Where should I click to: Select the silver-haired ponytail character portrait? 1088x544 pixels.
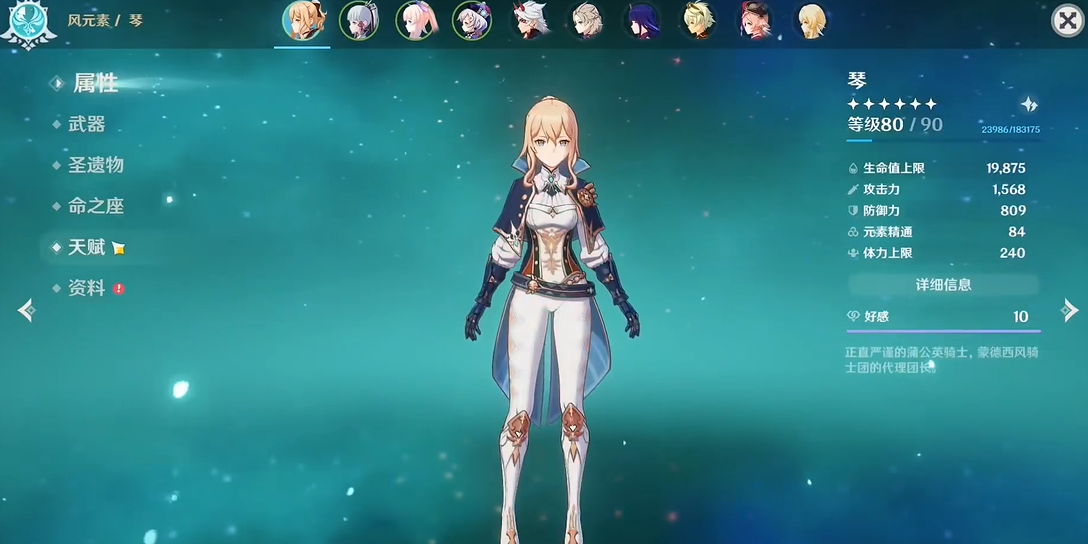pyautogui.click(x=358, y=20)
